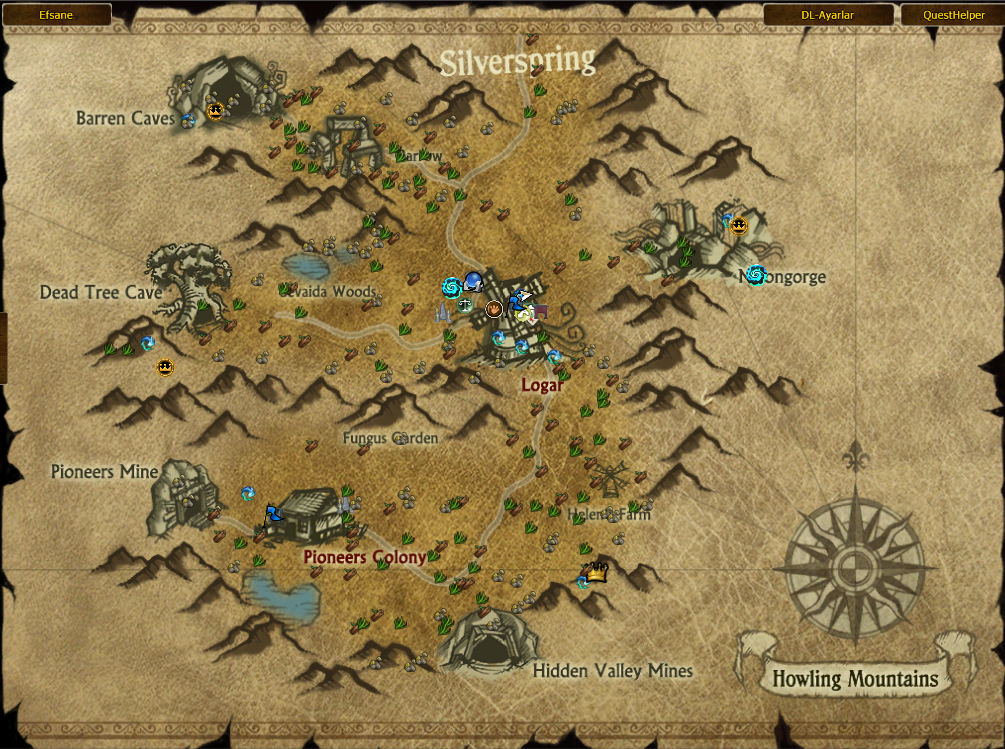
Task: Select the blue flag marker at Pioneers Colony
Action: 273,514
